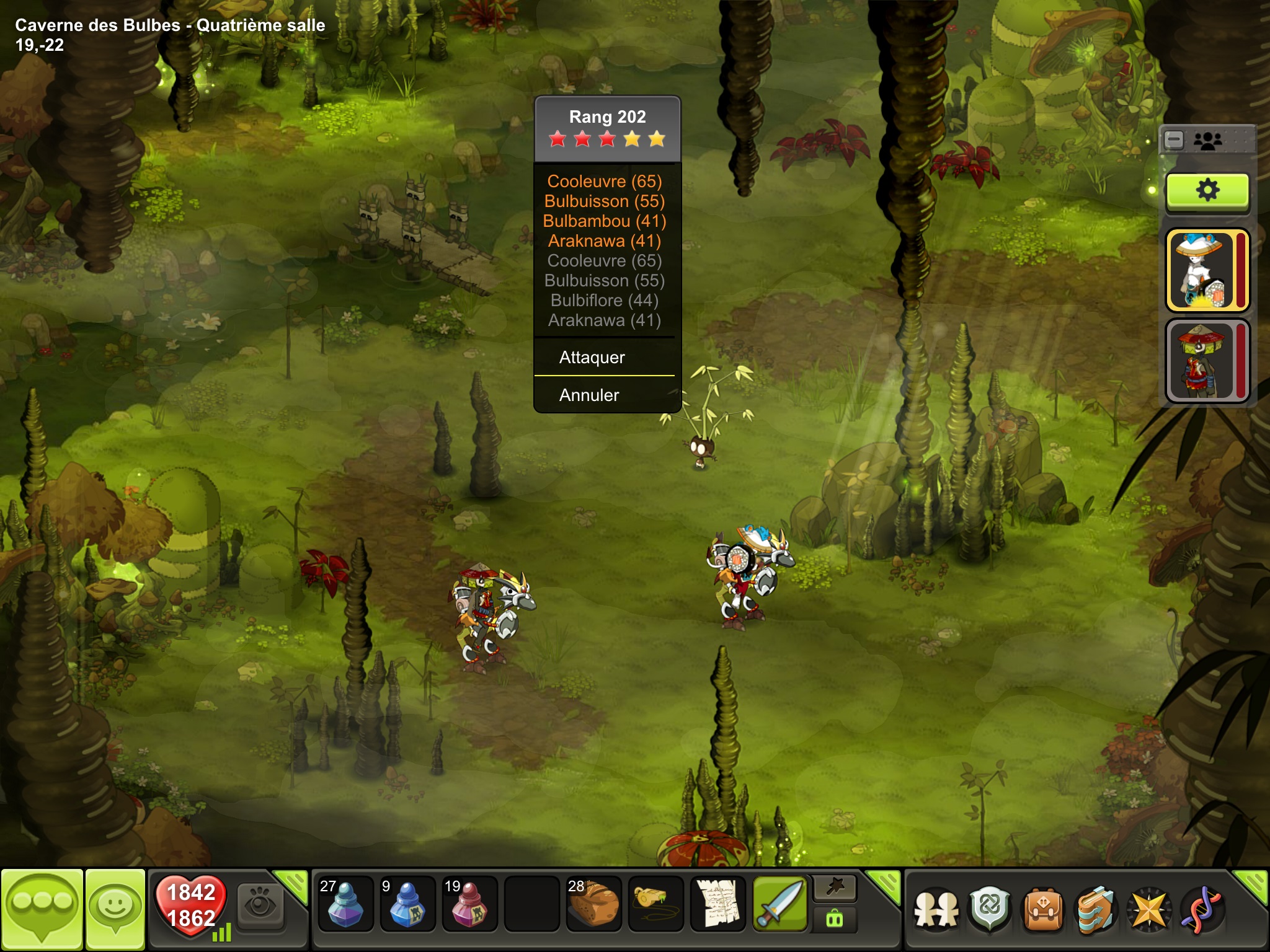The image size is (1270, 952).
Task: Select Annuler to cancel the attack
Action: pos(589,395)
